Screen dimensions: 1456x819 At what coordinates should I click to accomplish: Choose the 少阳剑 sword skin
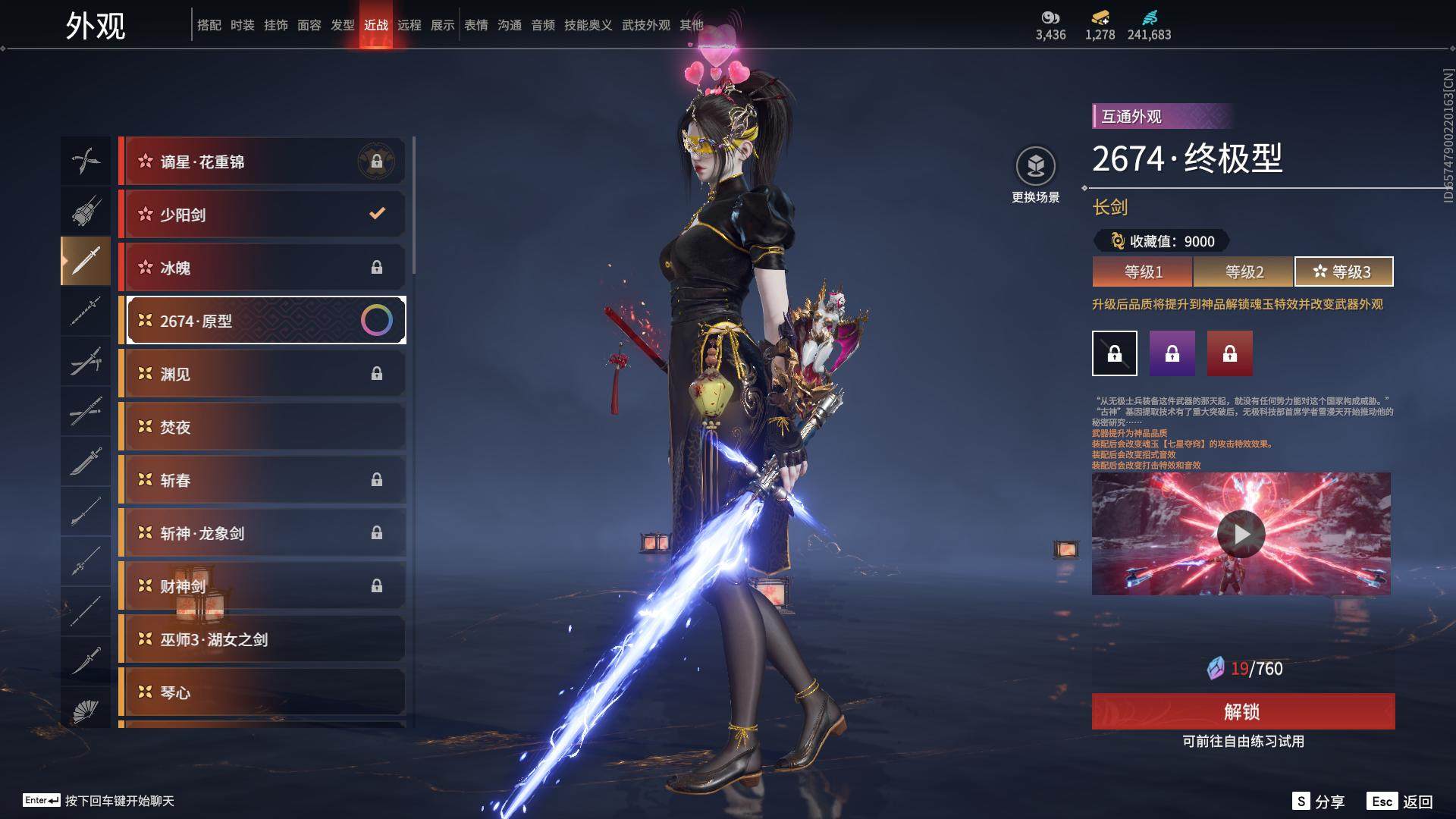[x=262, y=215]
